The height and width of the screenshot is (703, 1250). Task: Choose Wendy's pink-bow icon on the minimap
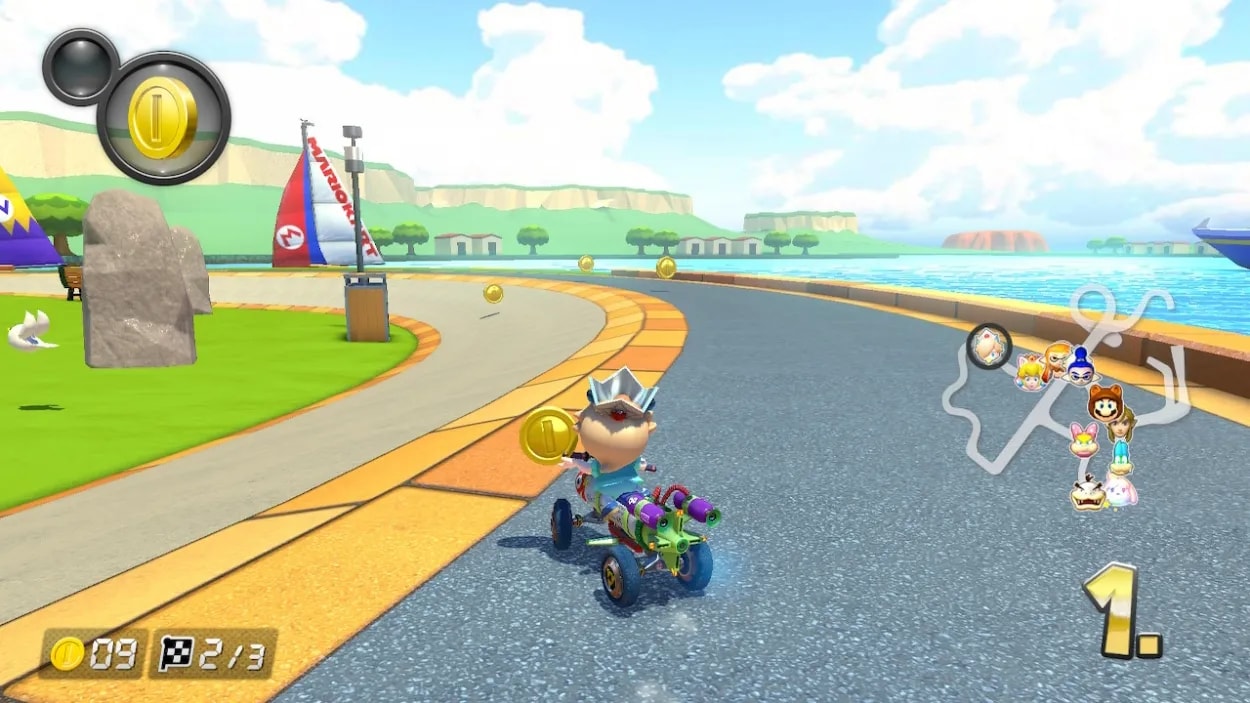[1084, 440]
